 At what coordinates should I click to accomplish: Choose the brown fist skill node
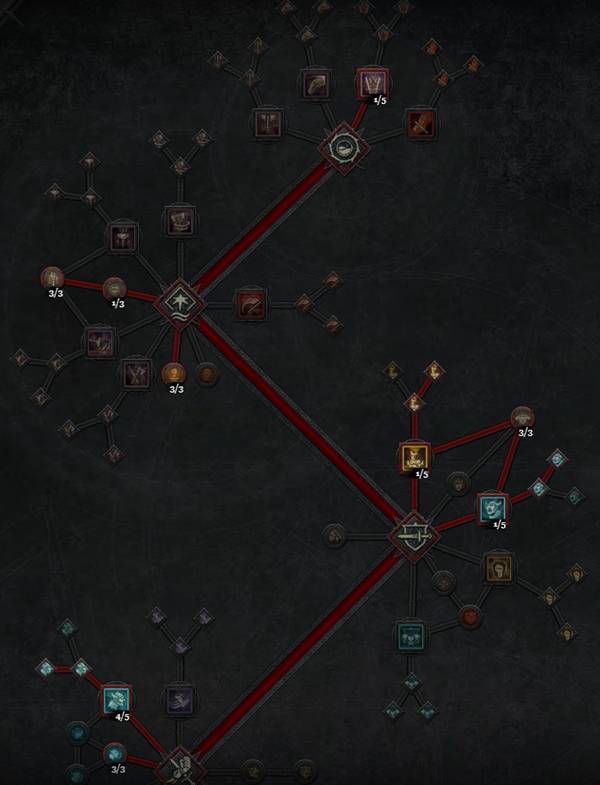coord(498,568)
